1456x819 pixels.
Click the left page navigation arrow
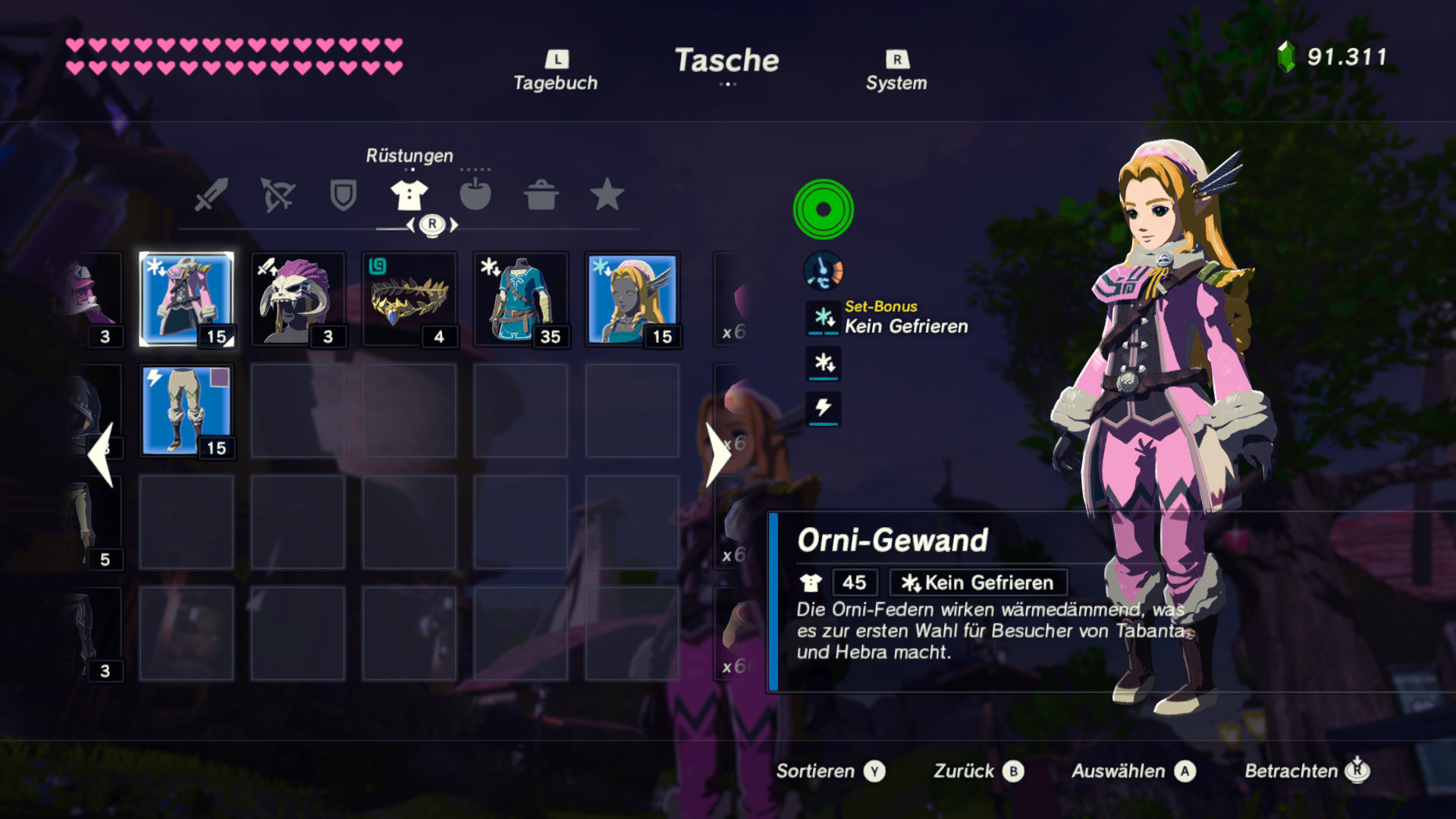tap(100, 455)
